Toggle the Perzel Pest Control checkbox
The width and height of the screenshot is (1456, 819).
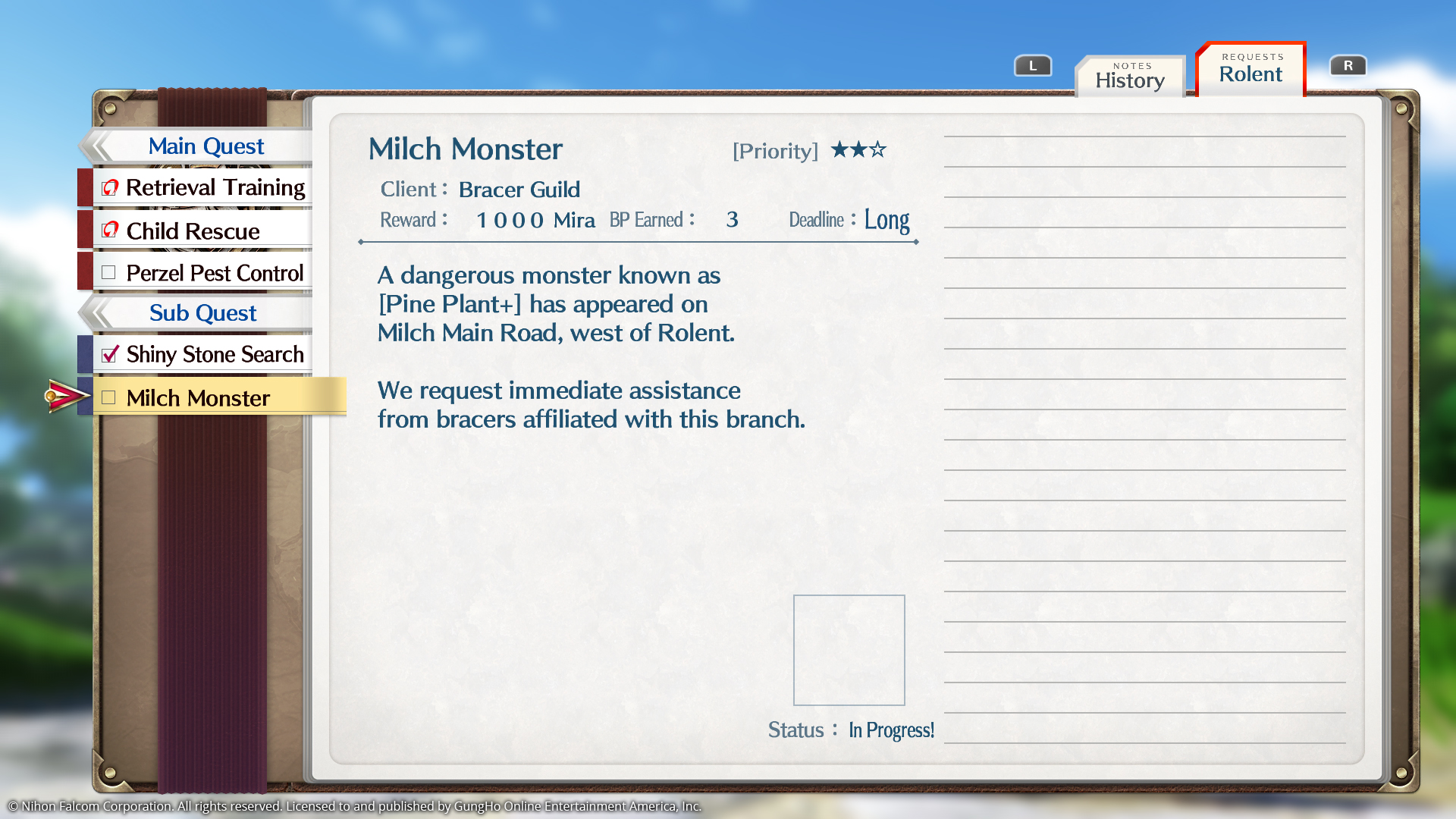108,272
